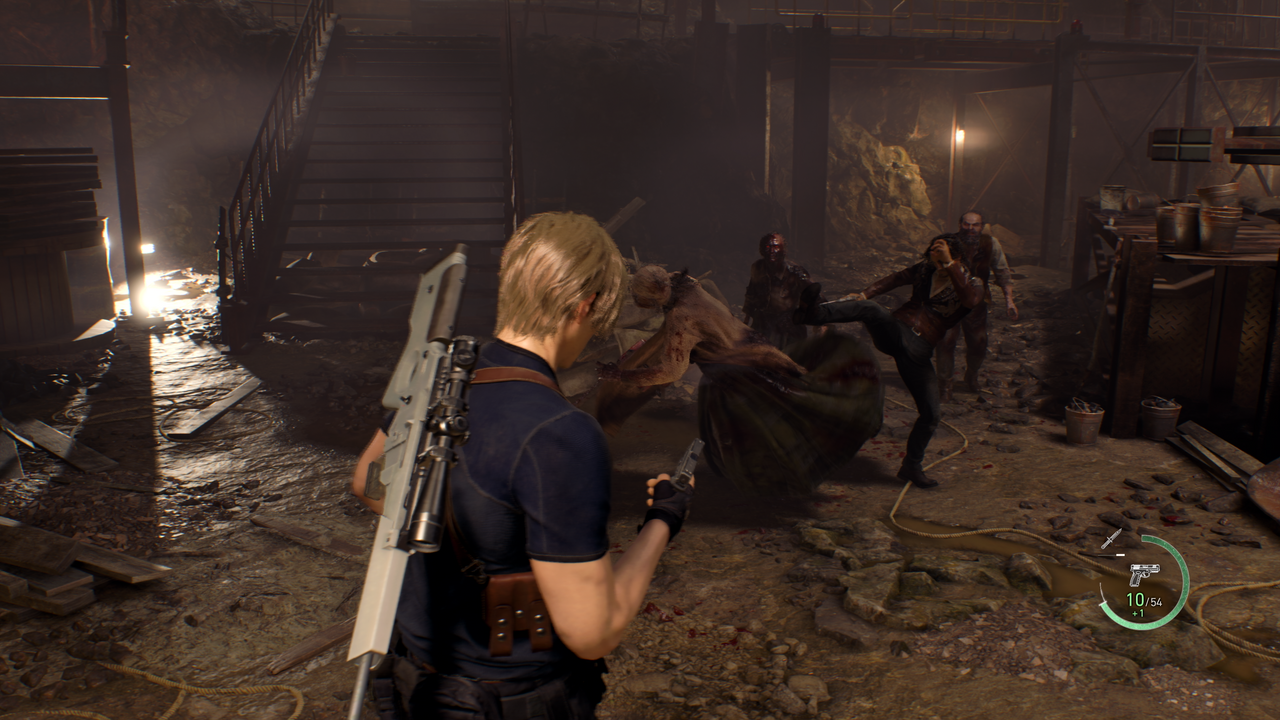Click the green ammo count number 10
Screen dimensions: 1280x720
(x=1134, y=600)
